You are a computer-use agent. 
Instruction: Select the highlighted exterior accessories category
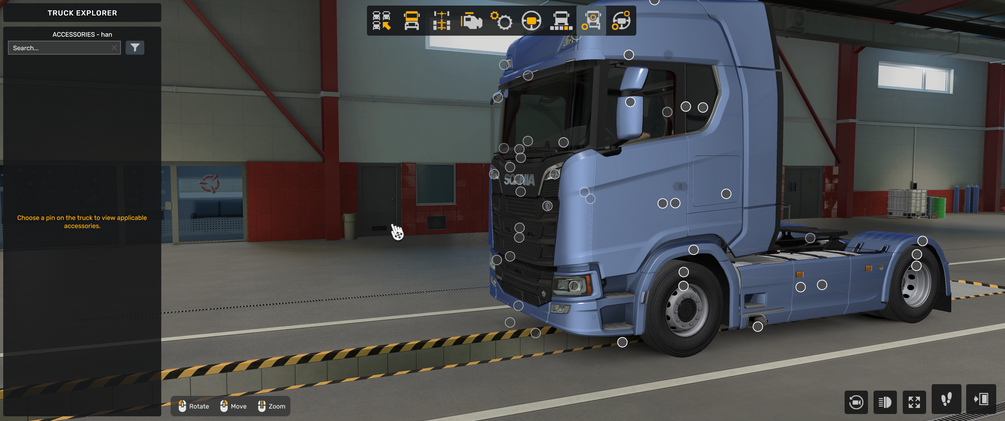pos(591,21)
